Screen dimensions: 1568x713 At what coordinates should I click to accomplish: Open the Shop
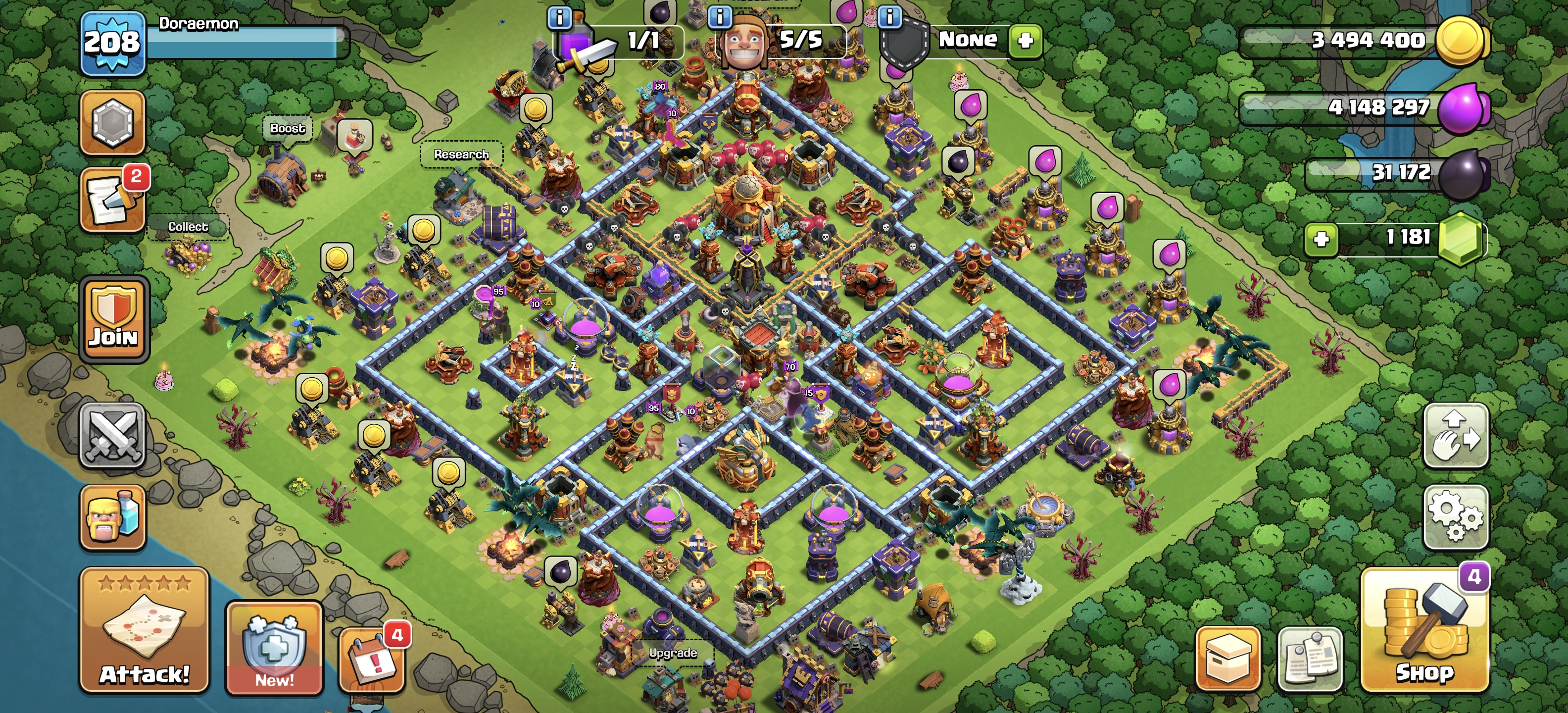click(x=1424, y=631)
